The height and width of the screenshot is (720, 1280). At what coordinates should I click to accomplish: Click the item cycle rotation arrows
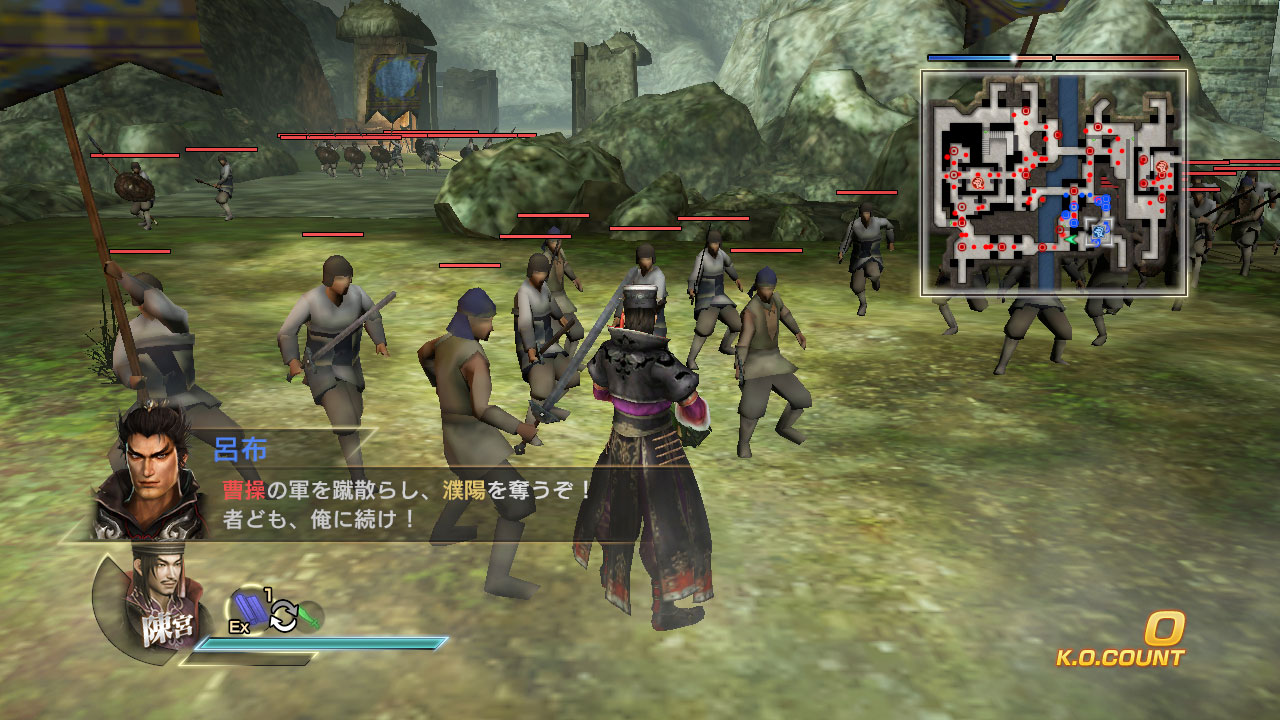pos(283,616)
